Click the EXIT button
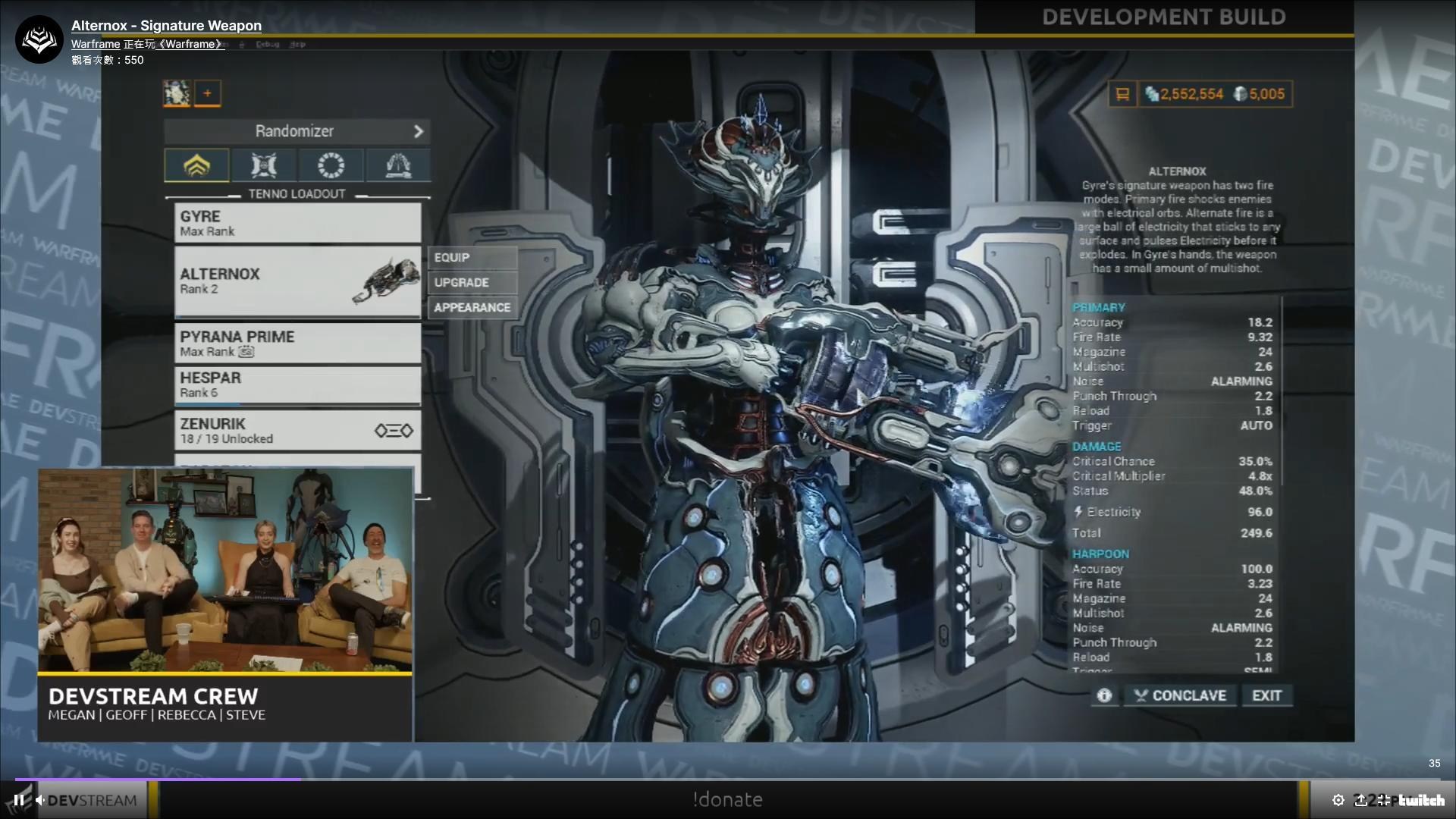Image resolution: width=1456 pixels, height=819 pixels. [1266, 695]
